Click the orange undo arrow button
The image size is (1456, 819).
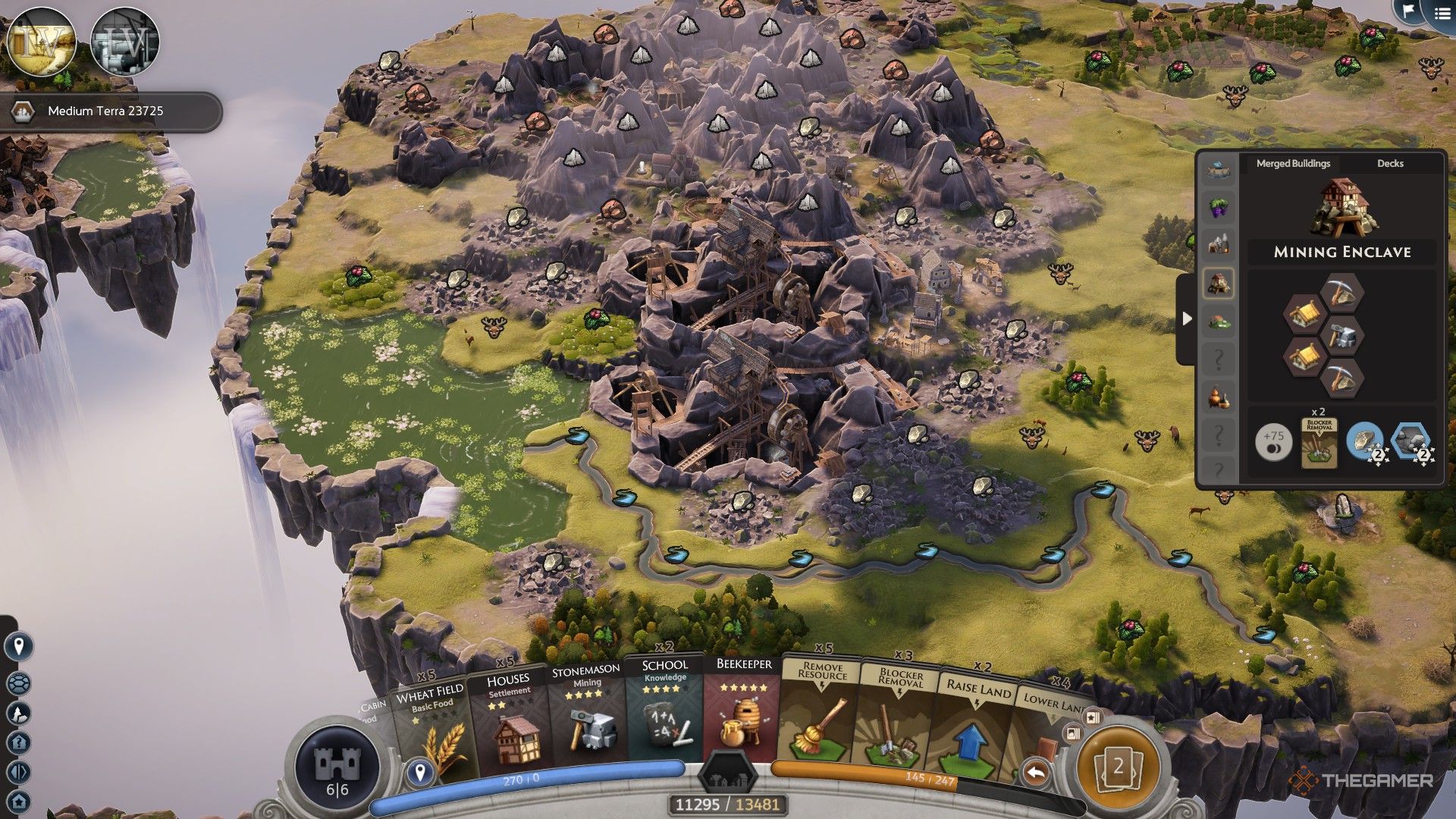(1036, 773)
